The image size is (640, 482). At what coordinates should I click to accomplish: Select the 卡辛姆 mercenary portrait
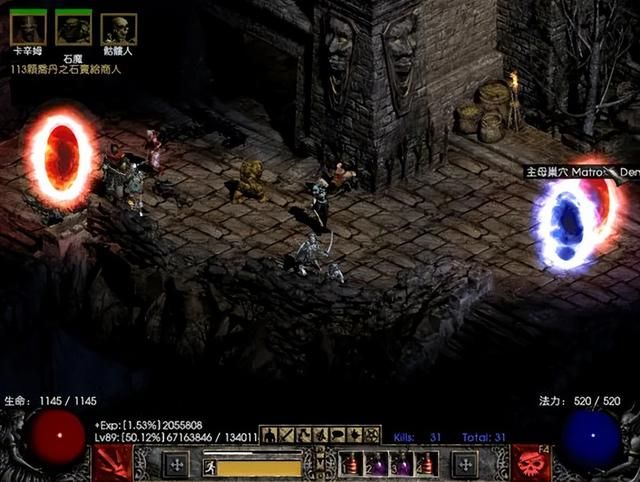click(28, 29)
